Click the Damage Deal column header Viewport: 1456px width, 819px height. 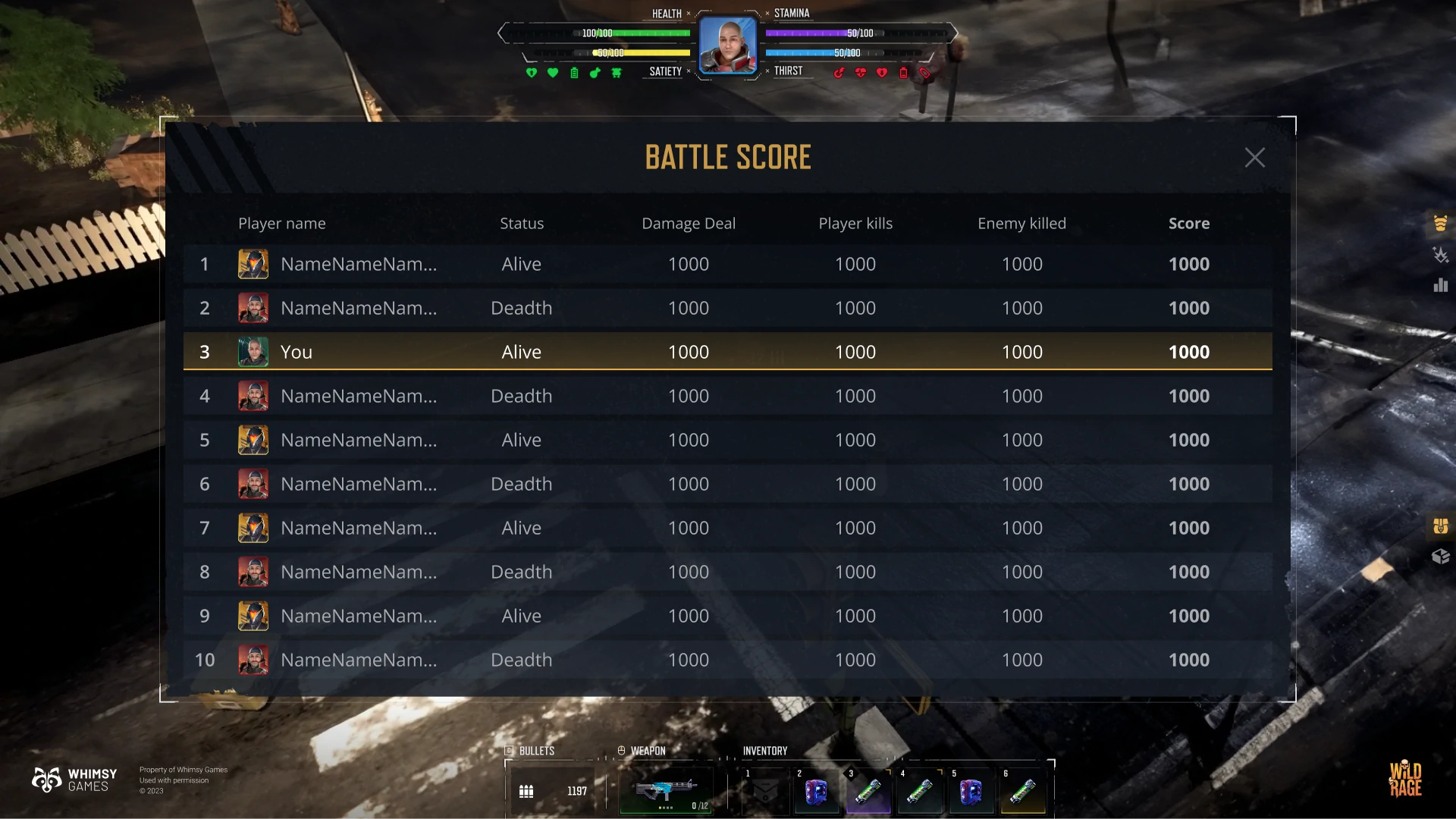[688, 224]
